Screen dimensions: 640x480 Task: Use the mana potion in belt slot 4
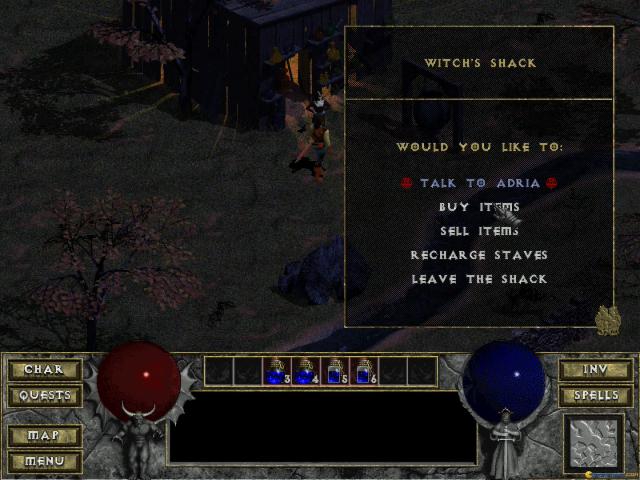coord(306,372)
